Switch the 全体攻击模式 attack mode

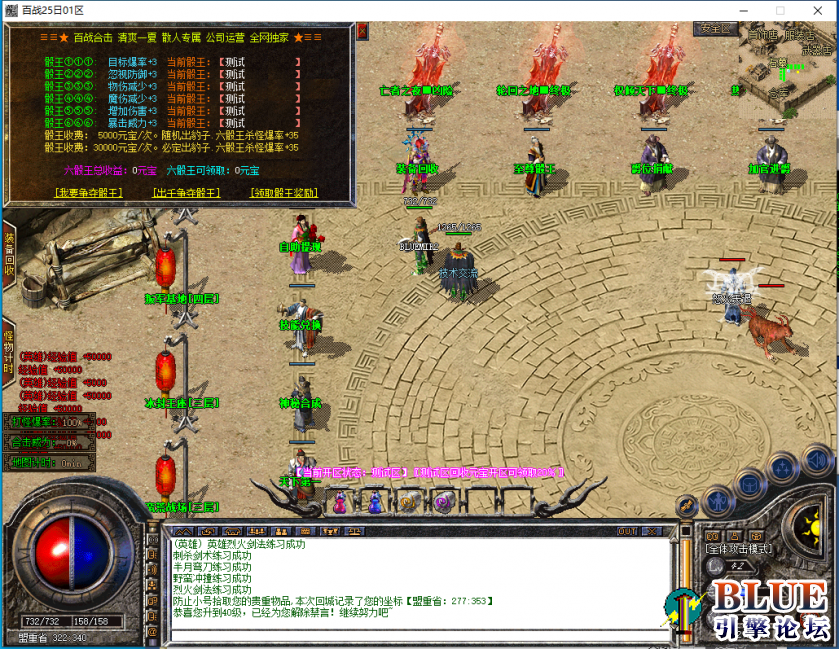[737, 549]
